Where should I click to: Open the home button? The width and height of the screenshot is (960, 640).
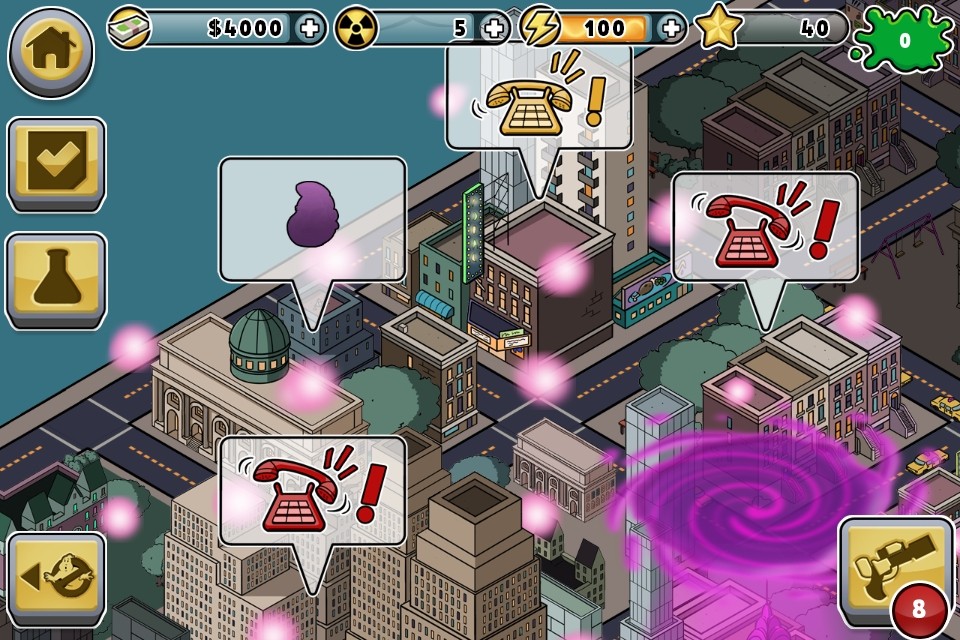coord(51,51)
